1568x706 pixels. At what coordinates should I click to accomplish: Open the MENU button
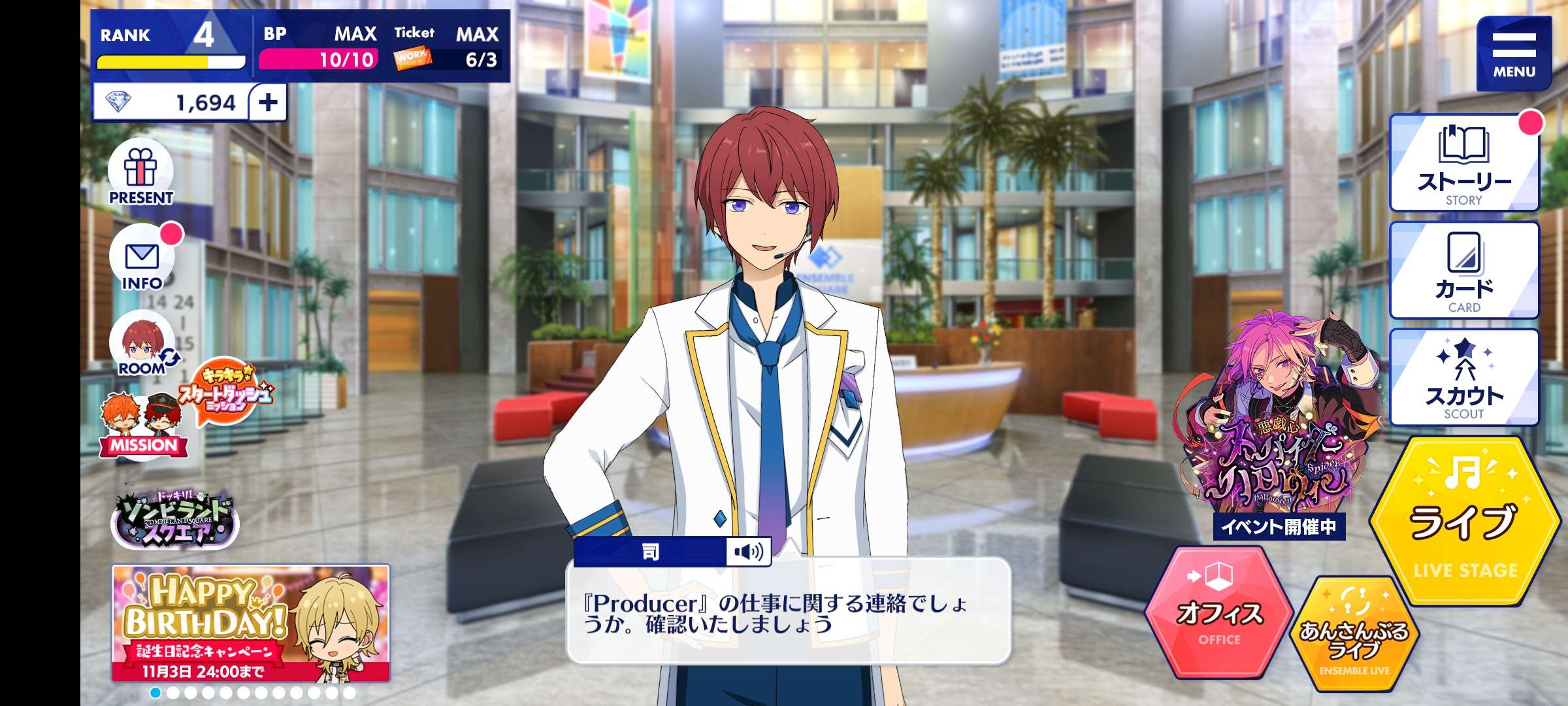coord(1513,54)
